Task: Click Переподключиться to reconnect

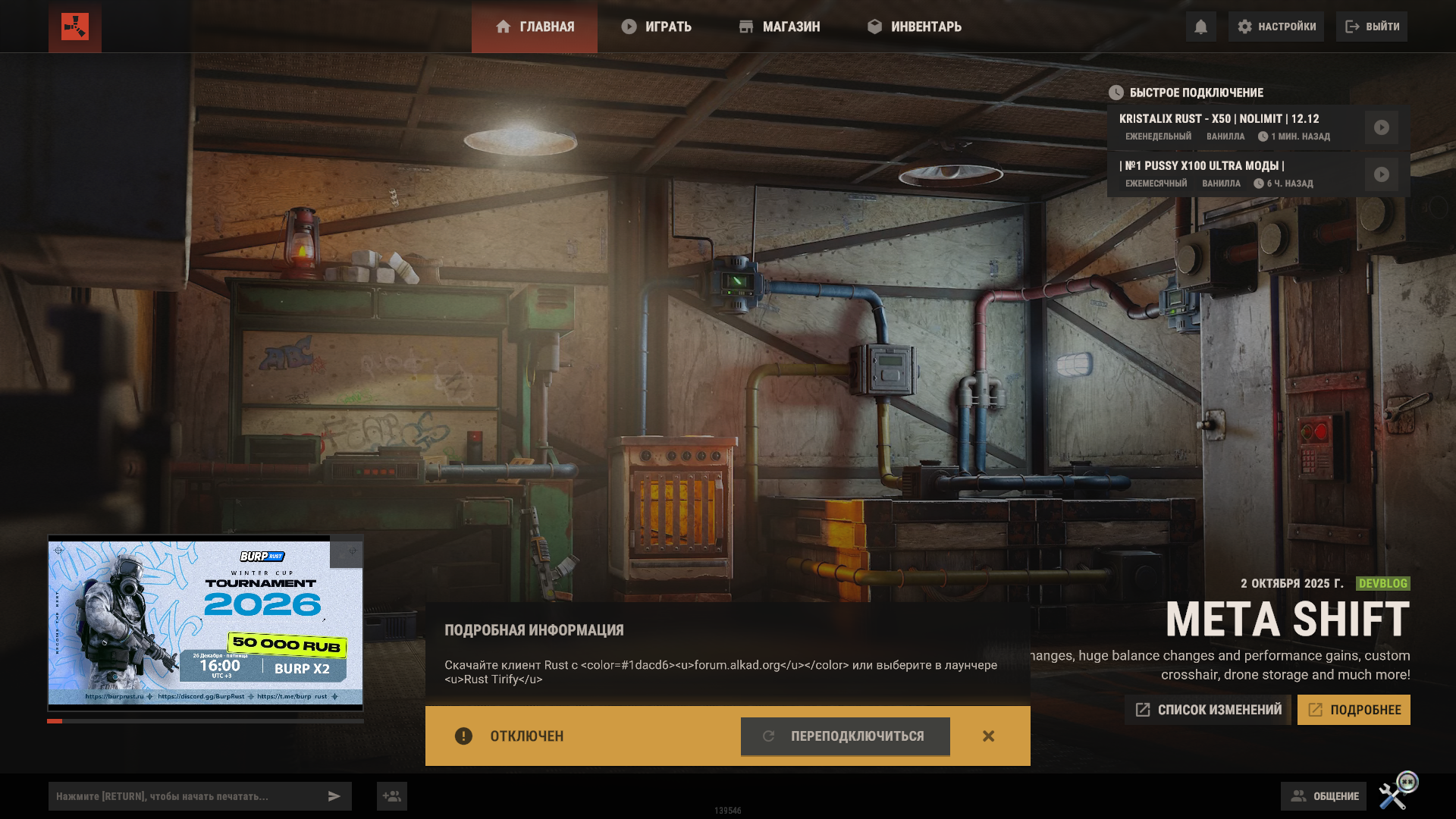Action: click(x=845, y=736)
